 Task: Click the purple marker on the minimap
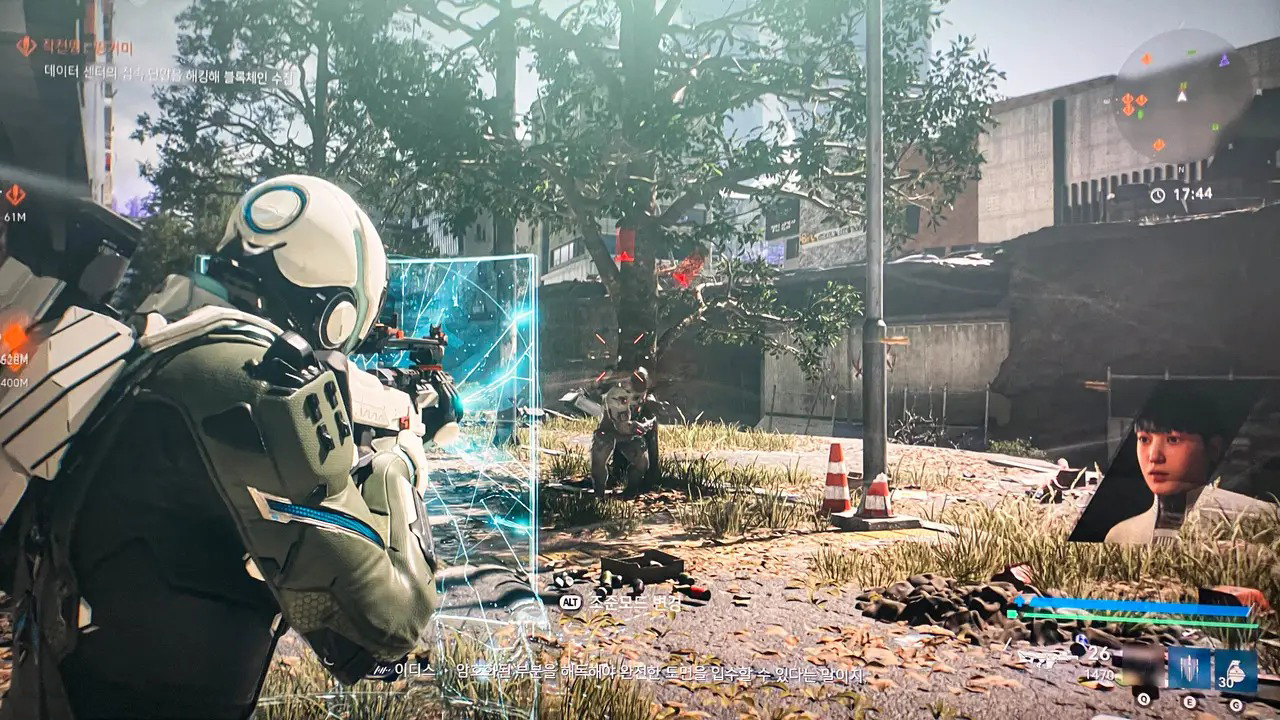1223,60
